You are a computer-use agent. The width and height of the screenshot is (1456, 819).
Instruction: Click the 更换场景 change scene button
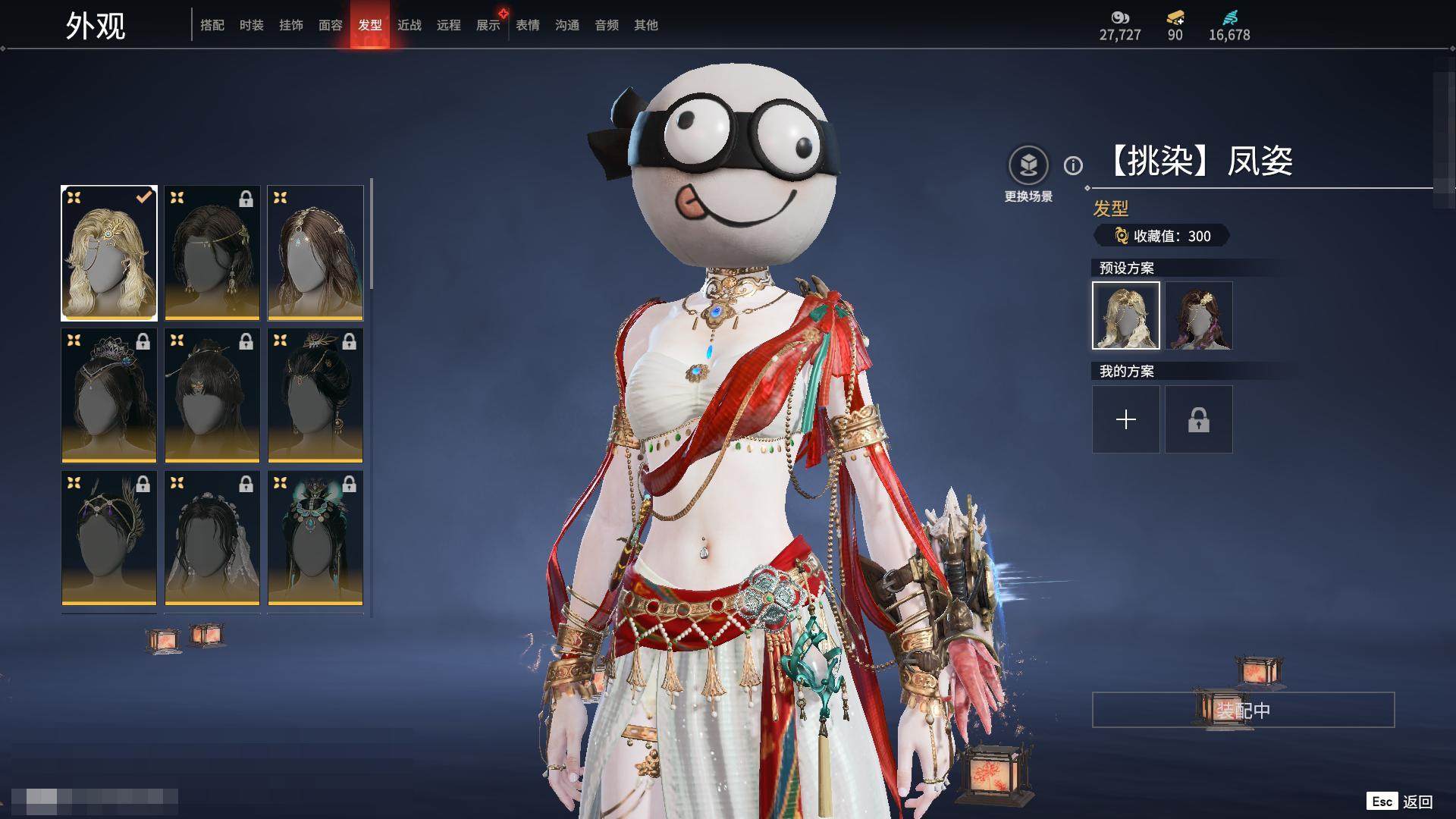coord(1028,166)
